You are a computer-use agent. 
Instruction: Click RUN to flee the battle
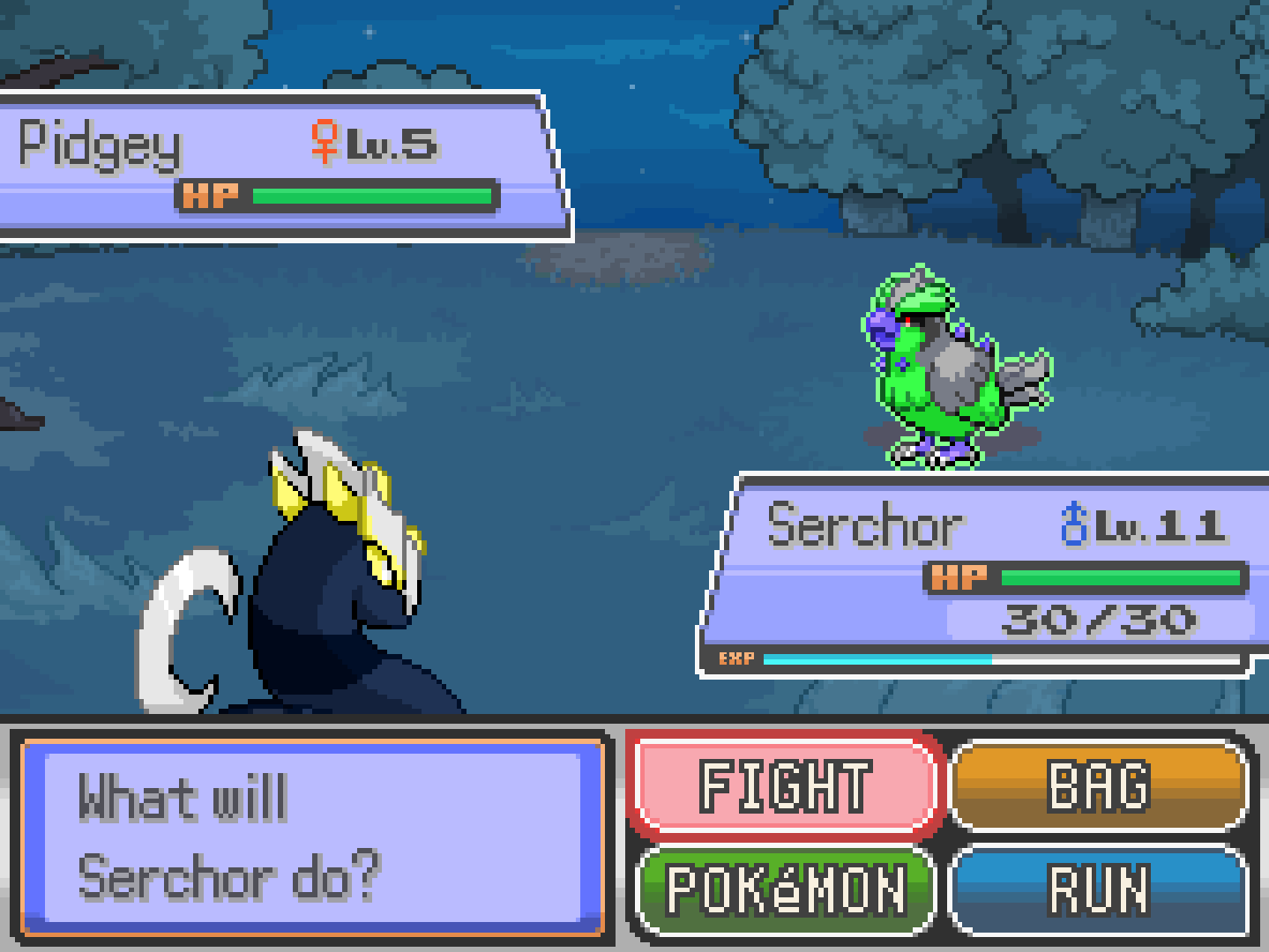pyautogui.click(x=1099, y=889)
